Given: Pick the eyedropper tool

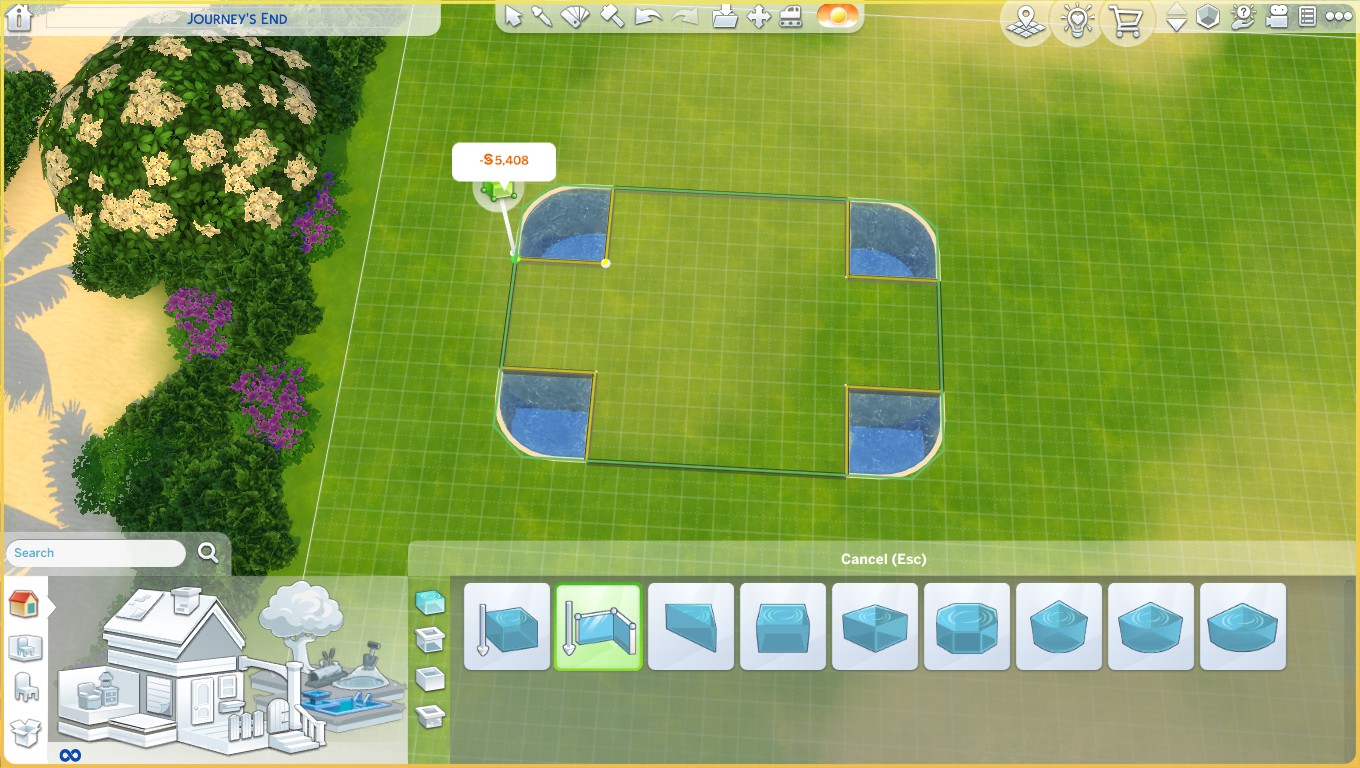Looking at the screenshot, I should tap(542, 16).
